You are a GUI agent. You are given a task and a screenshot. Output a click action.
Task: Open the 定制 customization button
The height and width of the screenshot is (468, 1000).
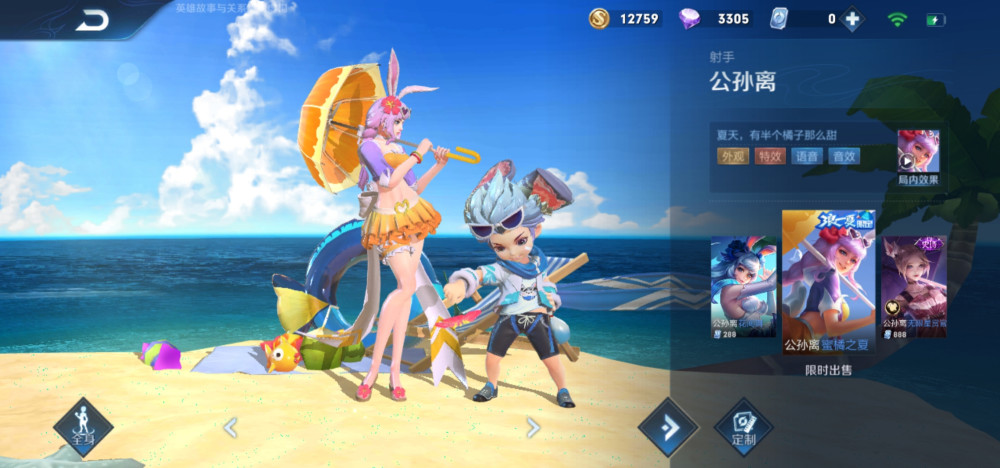point(743,427)
